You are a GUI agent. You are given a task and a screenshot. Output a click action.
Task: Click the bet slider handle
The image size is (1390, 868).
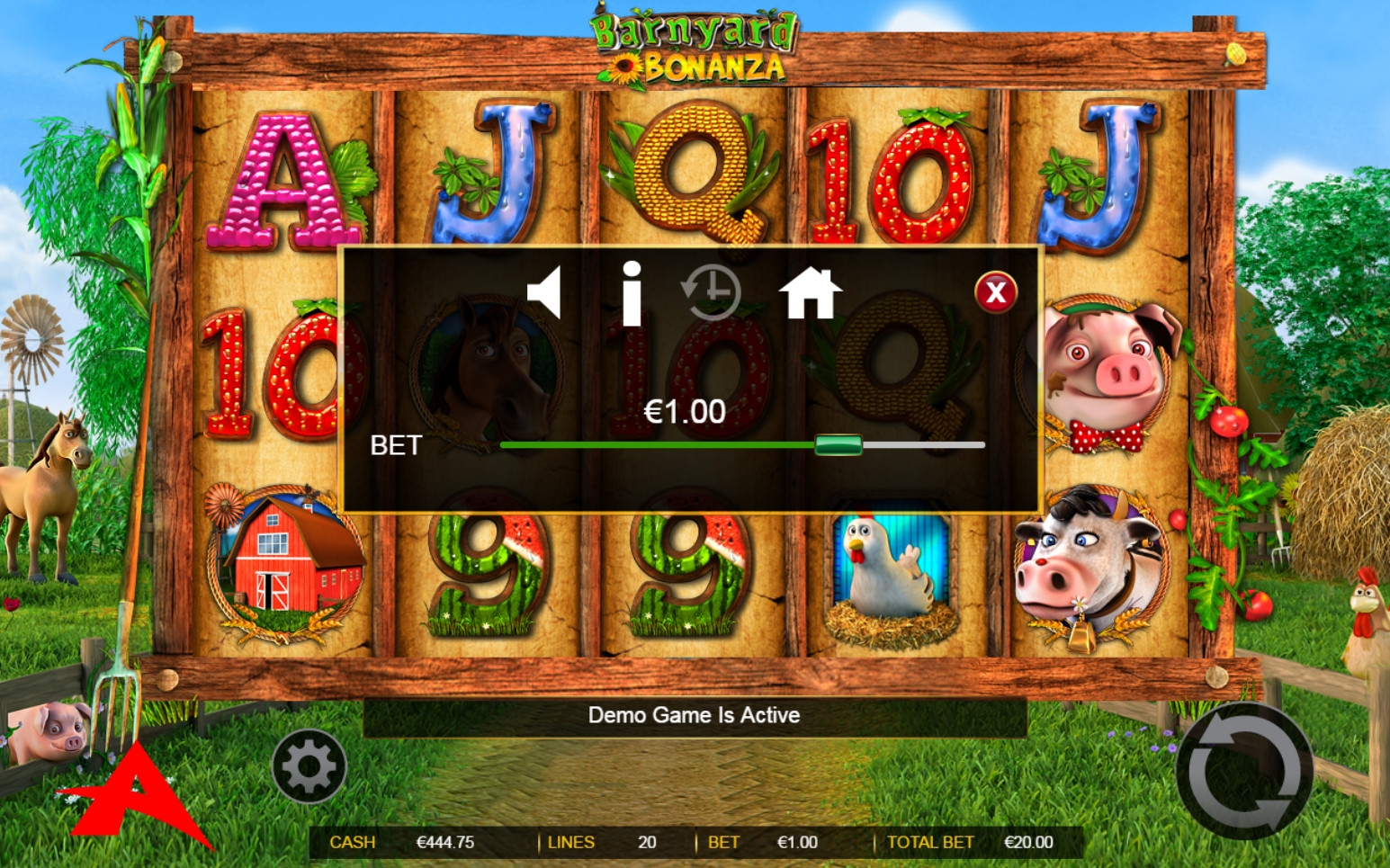click(838, 445)
